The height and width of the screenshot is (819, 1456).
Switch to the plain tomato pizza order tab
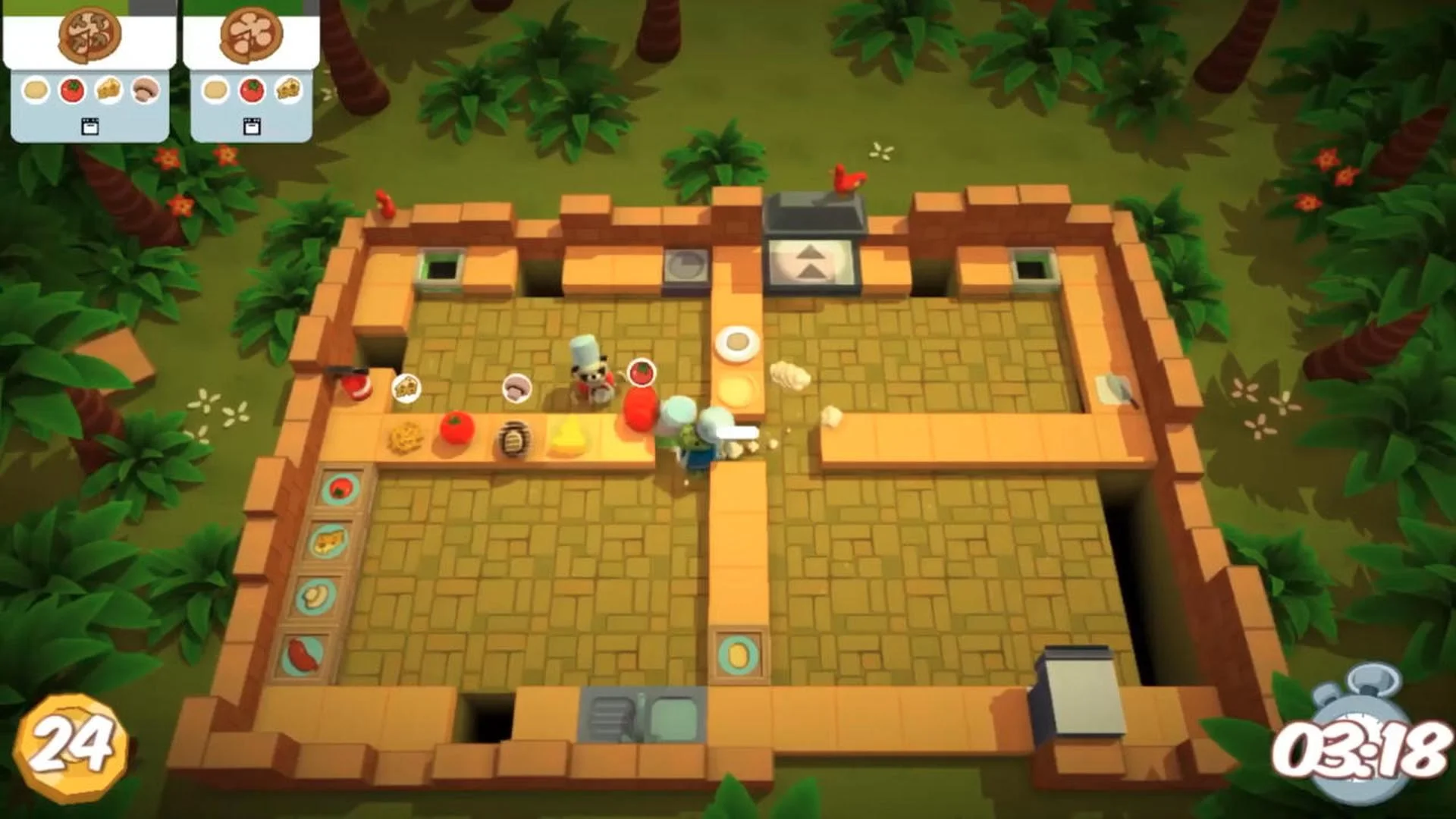point(247,36)
